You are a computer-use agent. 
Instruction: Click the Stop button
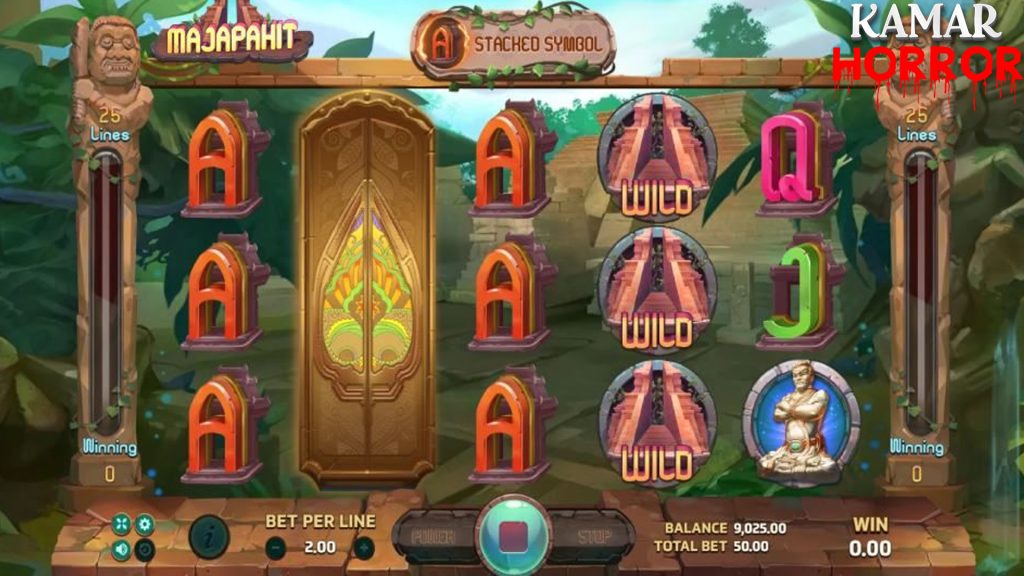[594, 535]
